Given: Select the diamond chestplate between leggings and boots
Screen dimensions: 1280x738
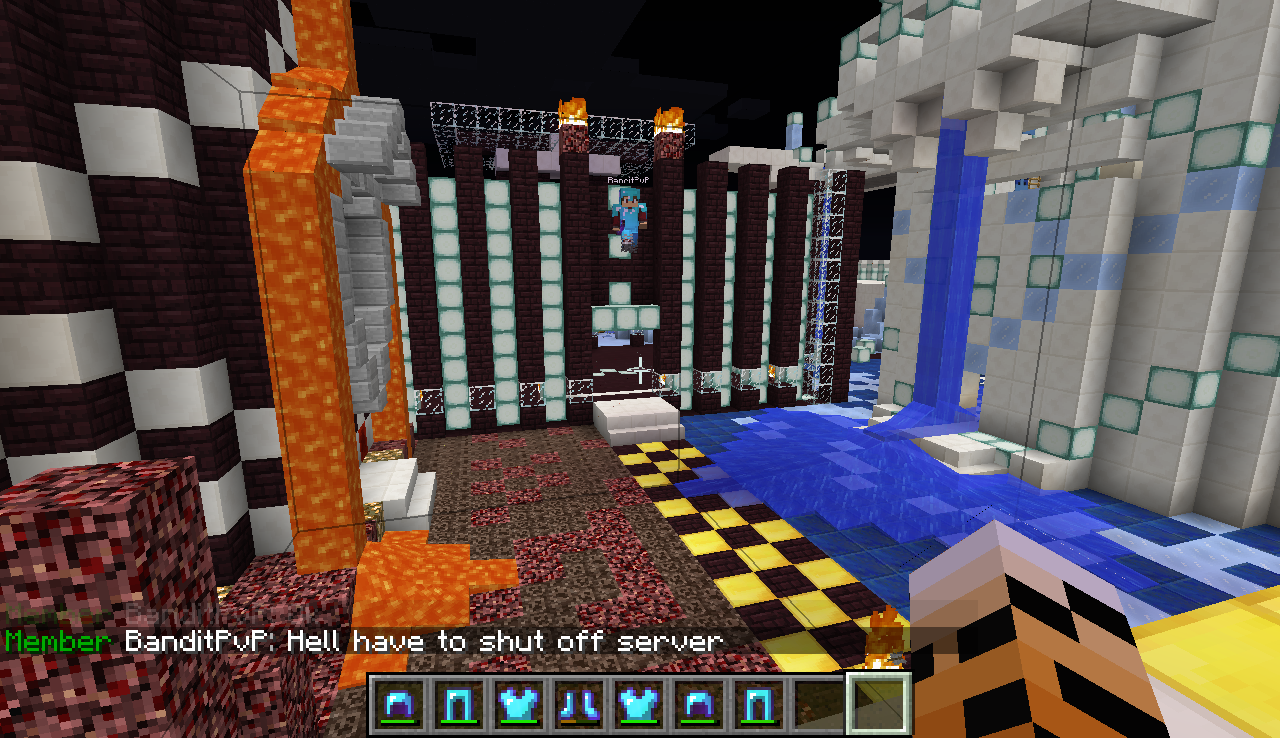Looking at the screenshot, I should (x=520, y=703).
